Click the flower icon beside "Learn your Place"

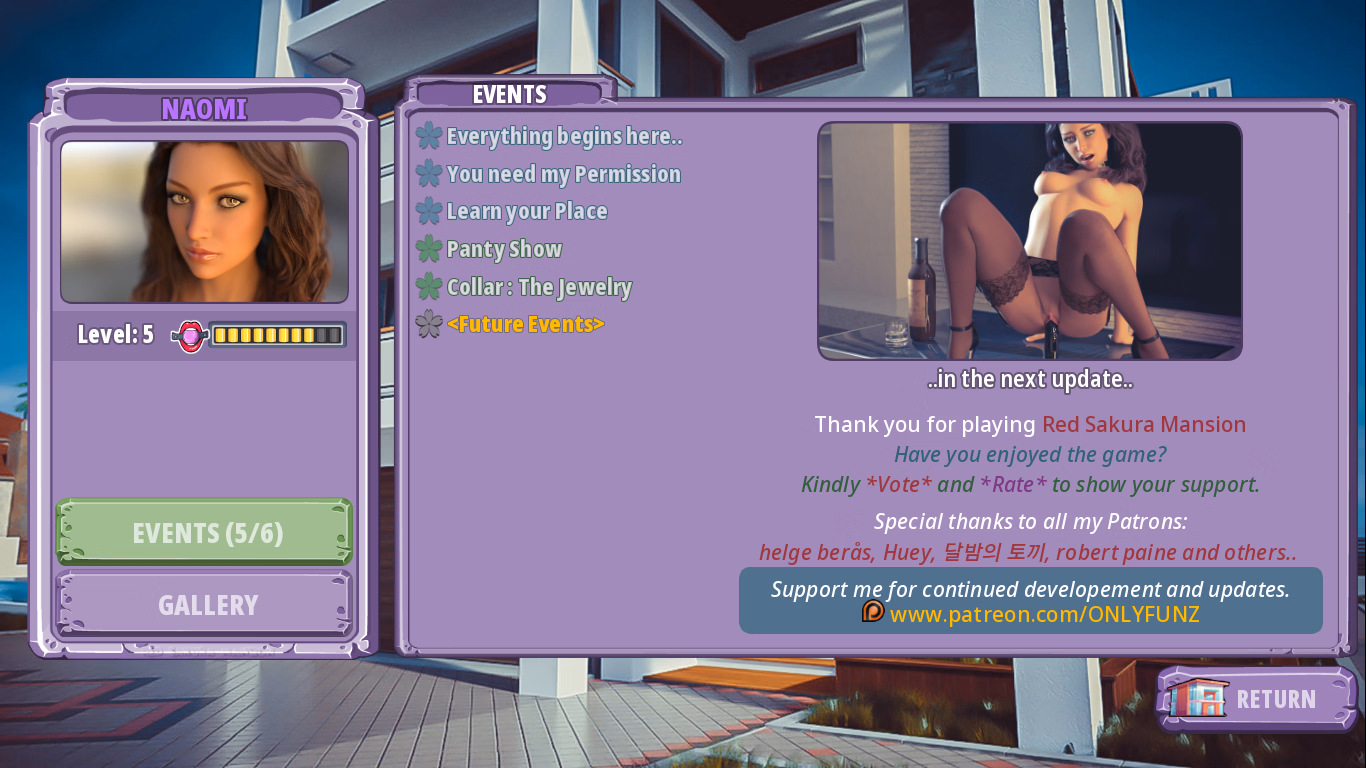[x=428, y=212]
